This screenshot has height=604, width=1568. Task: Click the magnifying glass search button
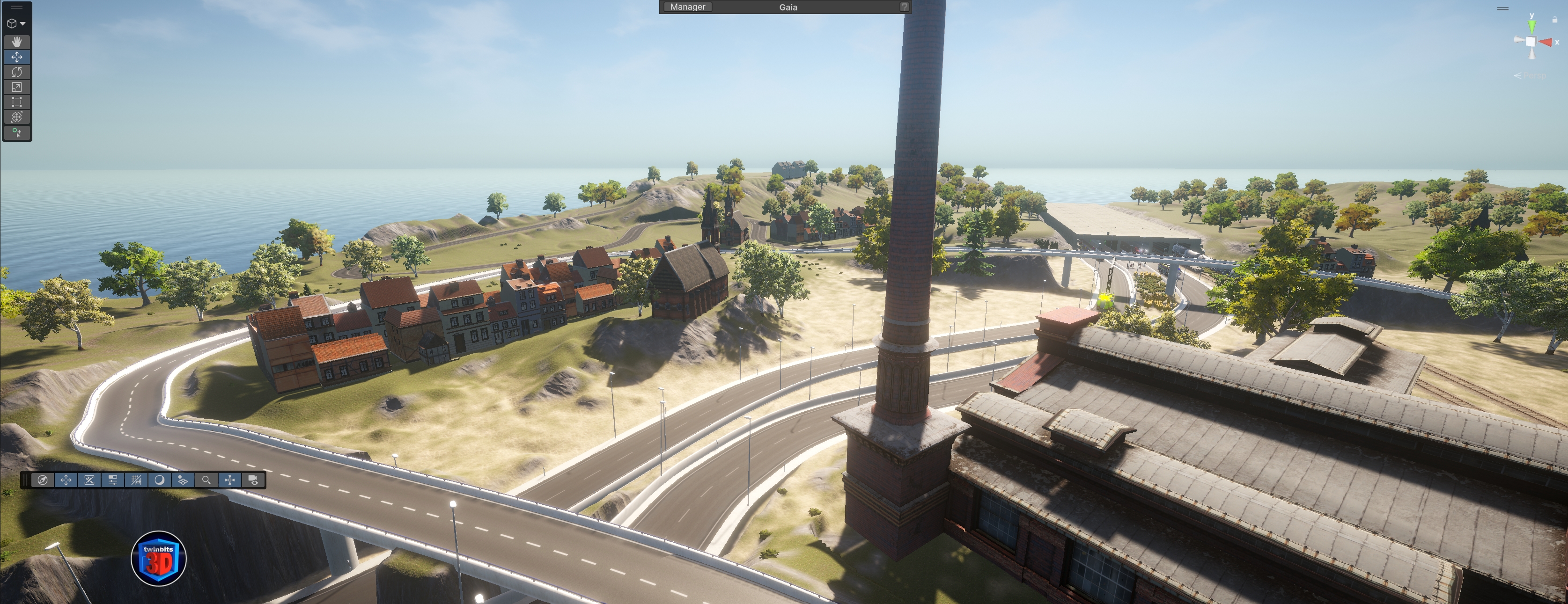point(206,480)
